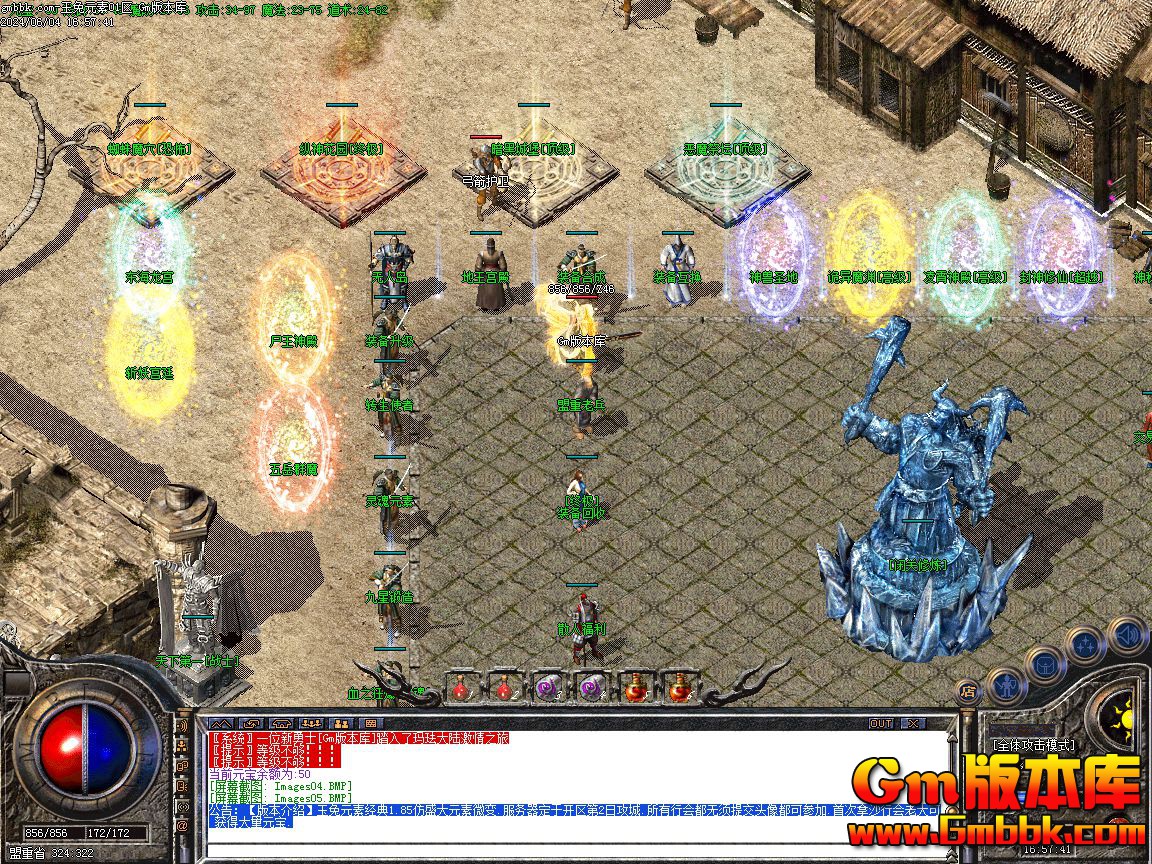This screenshot has width=1152, height=864.
Task: Use the purple scroll in belt slot 3
Action: (x=548, y=687)
